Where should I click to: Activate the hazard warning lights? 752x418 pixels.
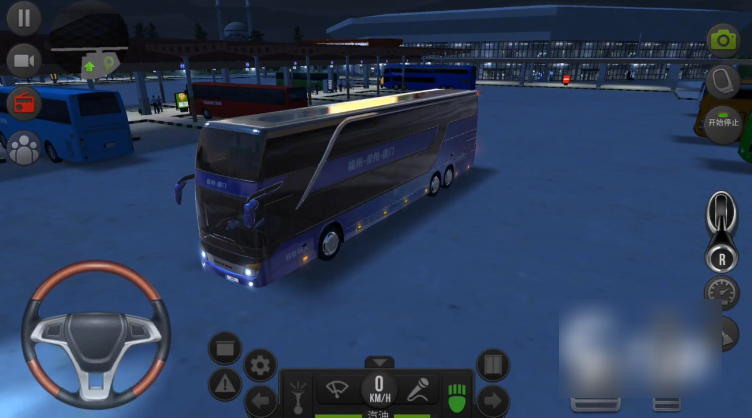[225, 383]
